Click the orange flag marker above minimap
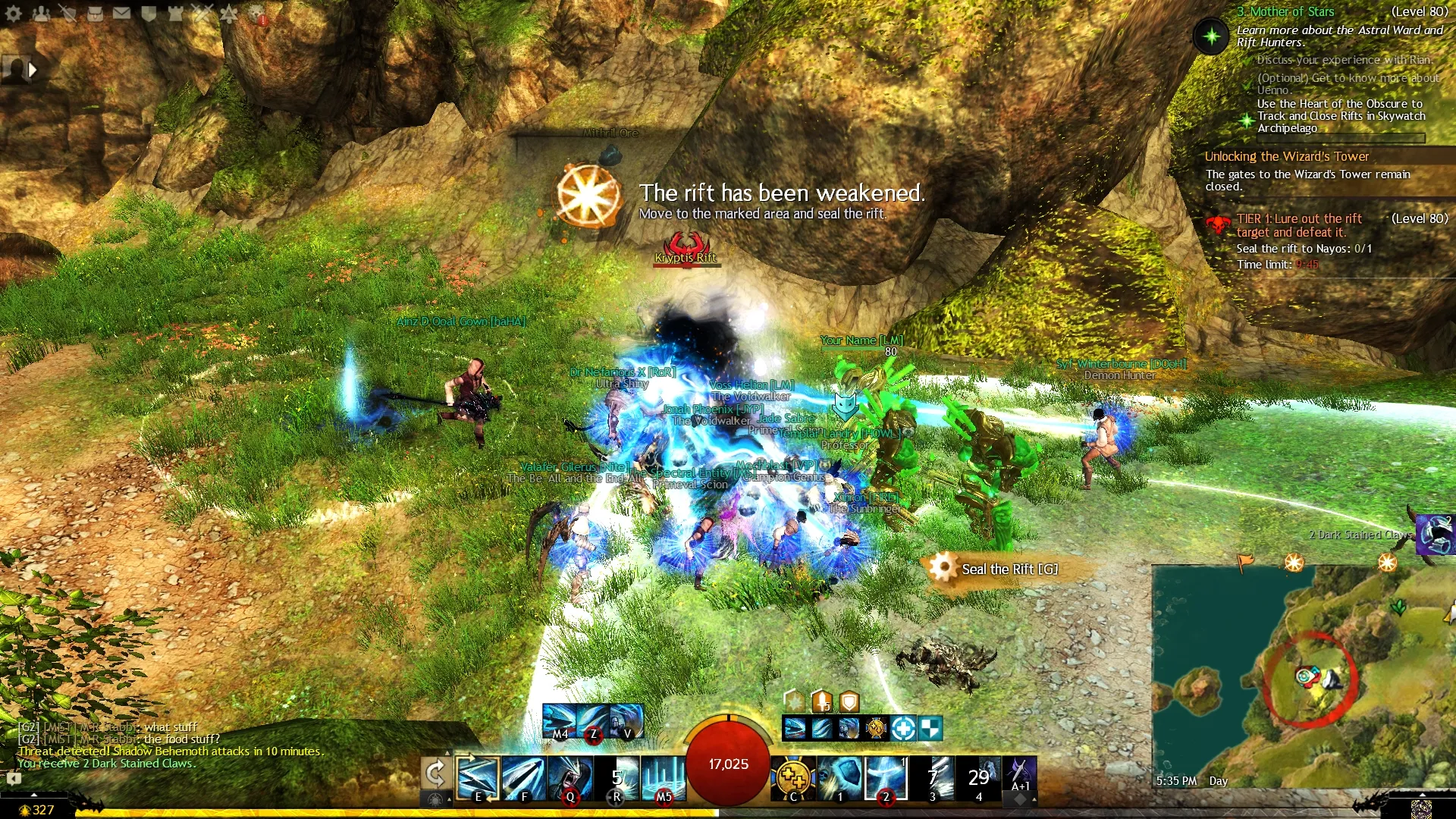This screenshot has width=1456, height=819. [1245, 562]
